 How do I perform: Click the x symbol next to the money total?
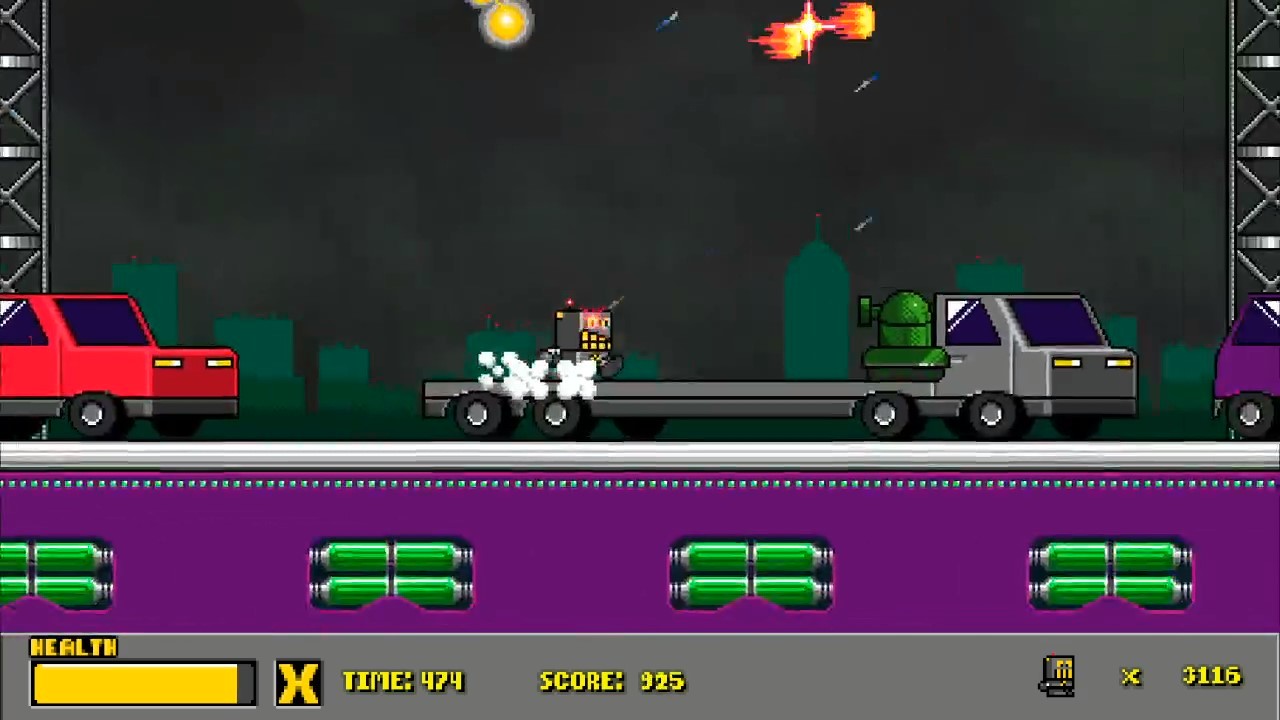(x=1130, y=678)
